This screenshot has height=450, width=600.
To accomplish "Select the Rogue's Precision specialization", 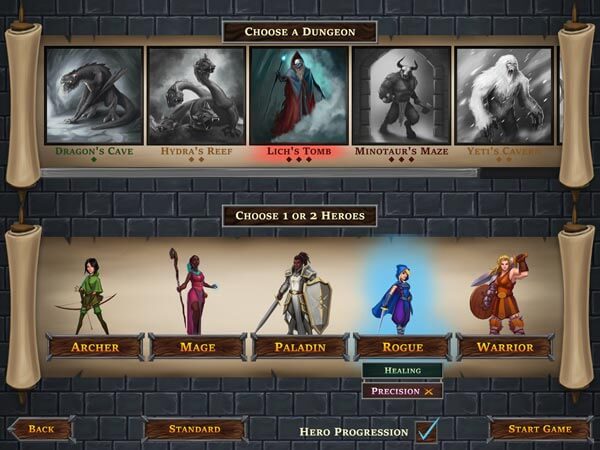I will point(402,391).
